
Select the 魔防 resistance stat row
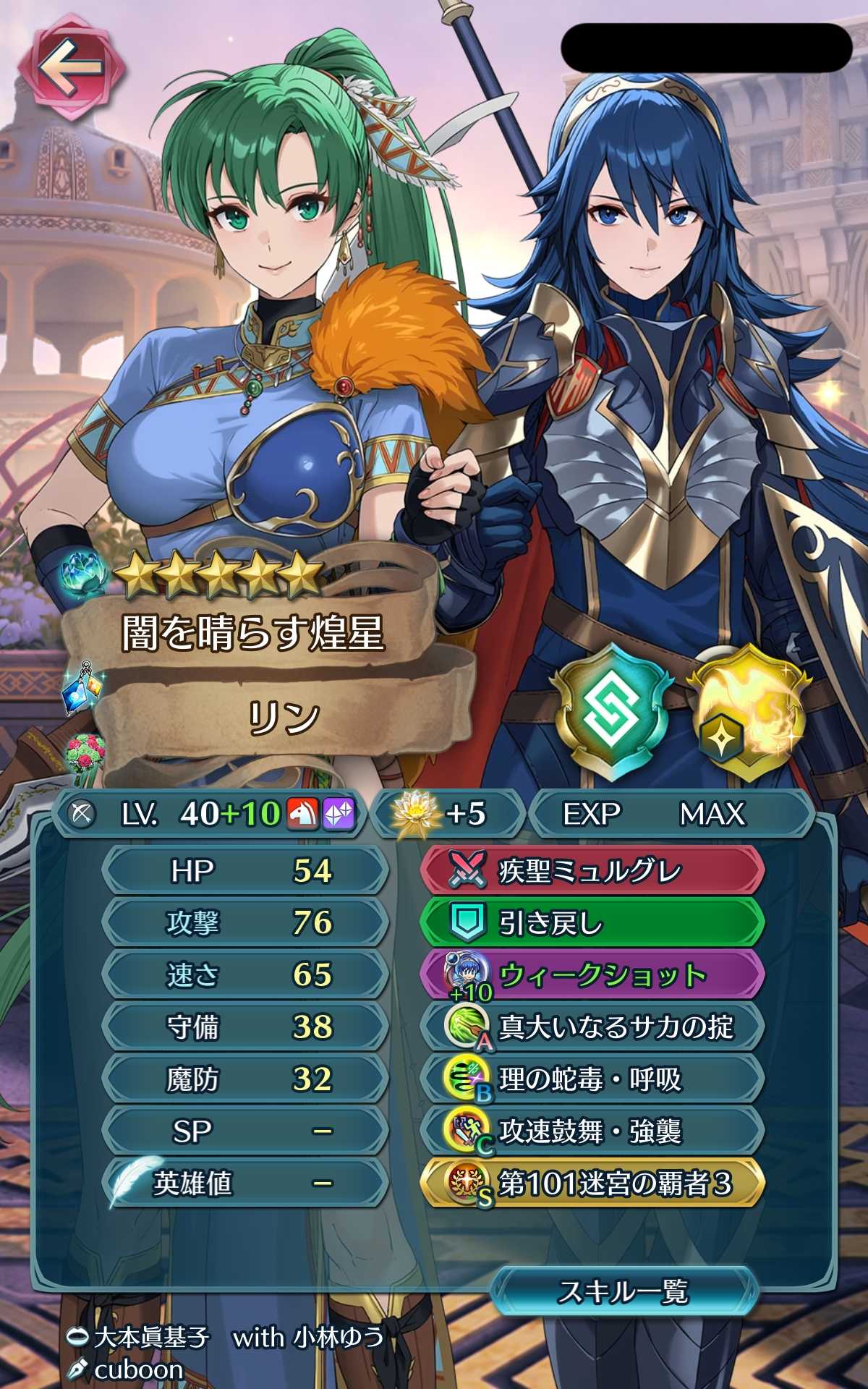[x=246, y=1079]
